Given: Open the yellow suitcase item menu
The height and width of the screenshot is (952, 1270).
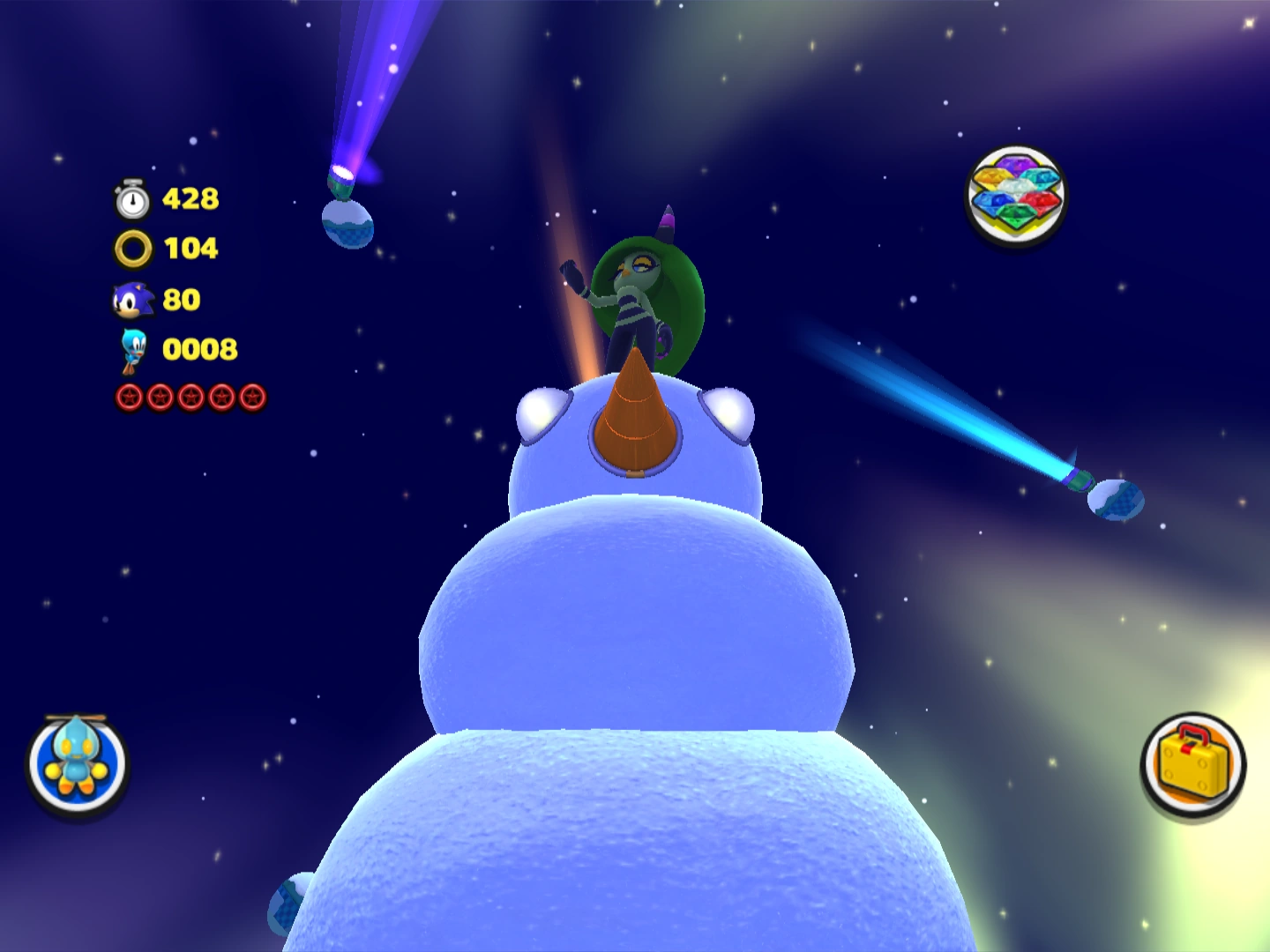Looking at the screenshot, I should click(x=1192, y=763).
